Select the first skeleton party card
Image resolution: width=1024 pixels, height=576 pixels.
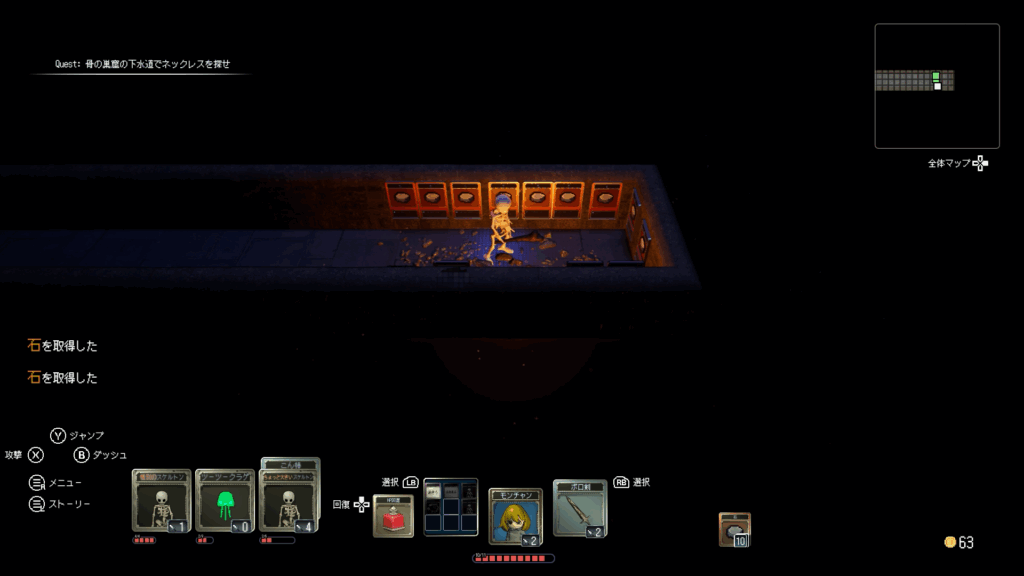point(160,501)
